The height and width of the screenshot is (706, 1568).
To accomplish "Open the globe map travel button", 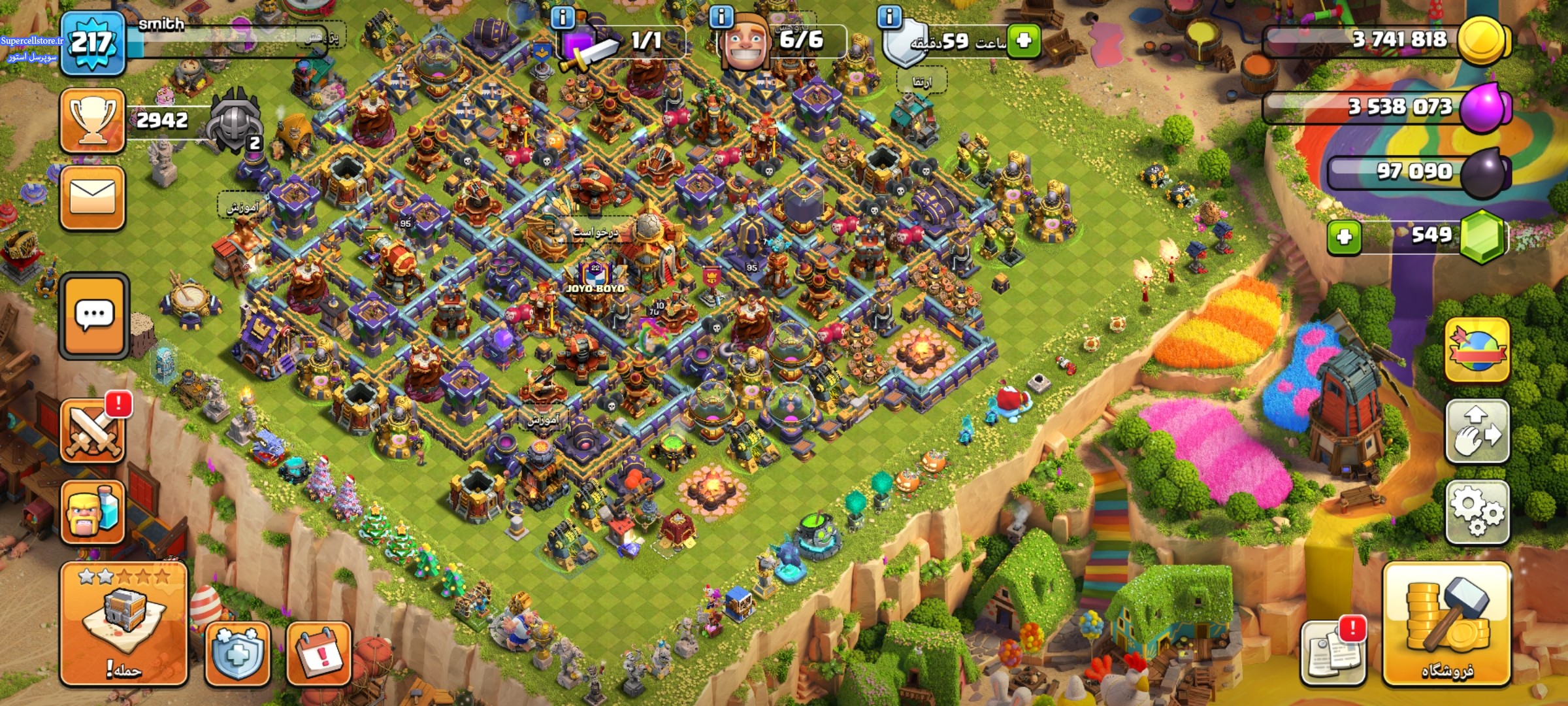I will point(1477,350).
